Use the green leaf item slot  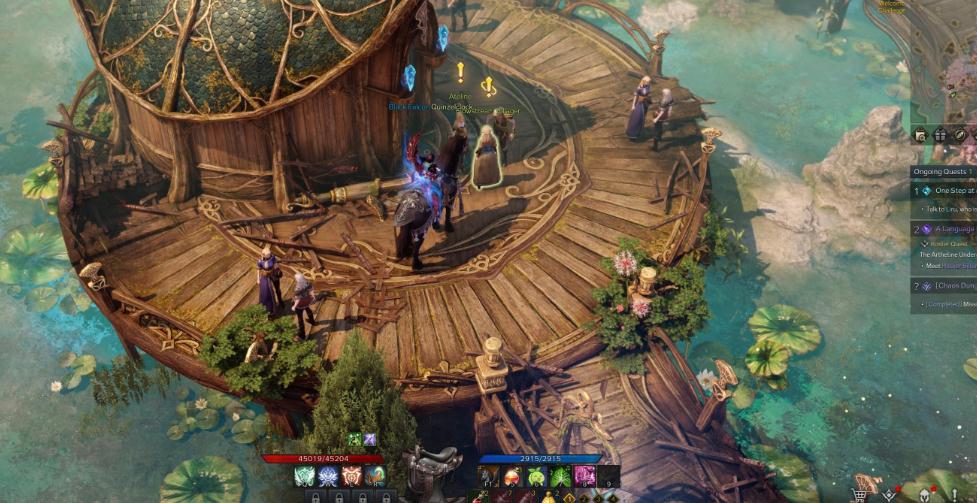tap(560, 476)
